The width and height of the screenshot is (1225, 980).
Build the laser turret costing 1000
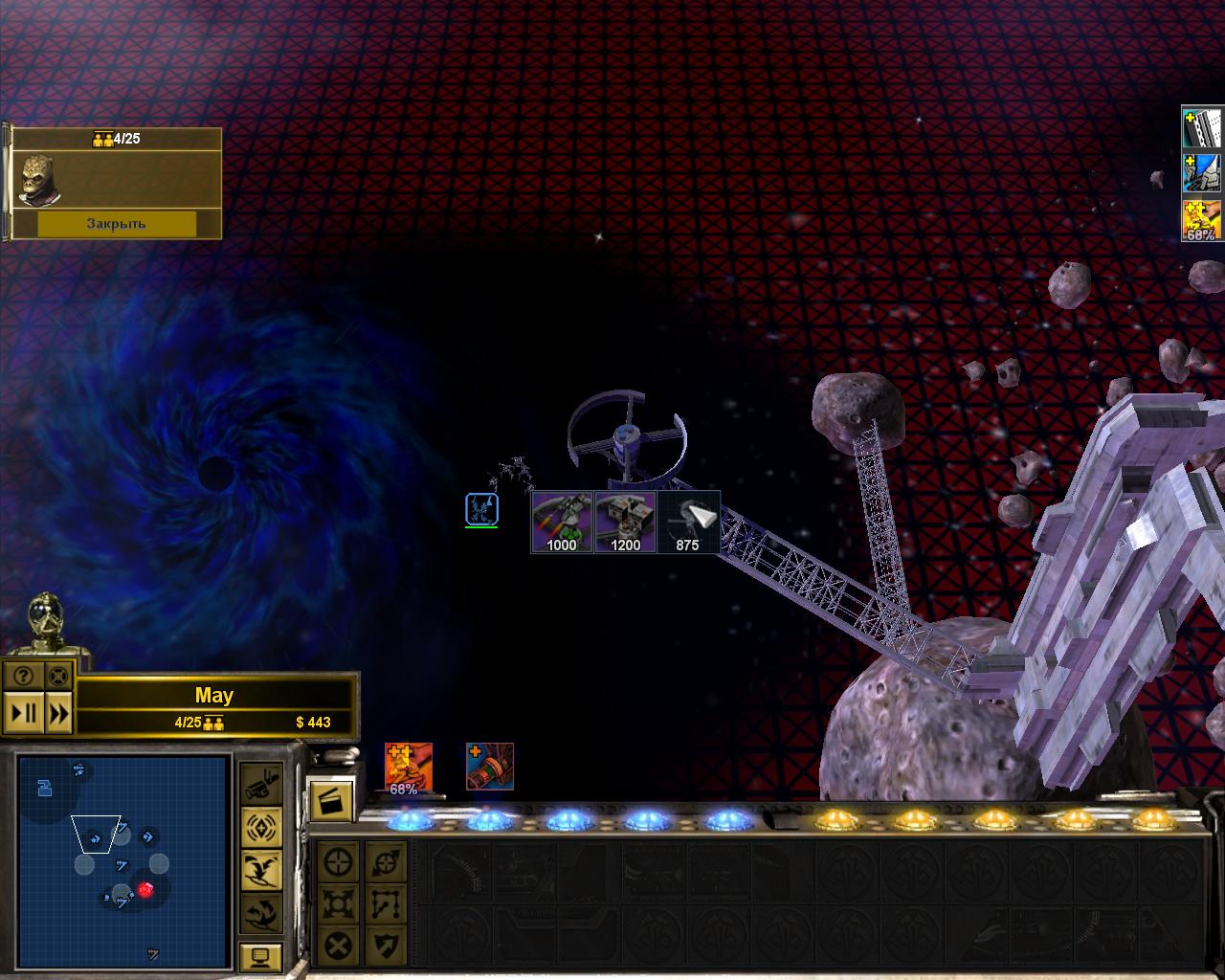(563, 522)
